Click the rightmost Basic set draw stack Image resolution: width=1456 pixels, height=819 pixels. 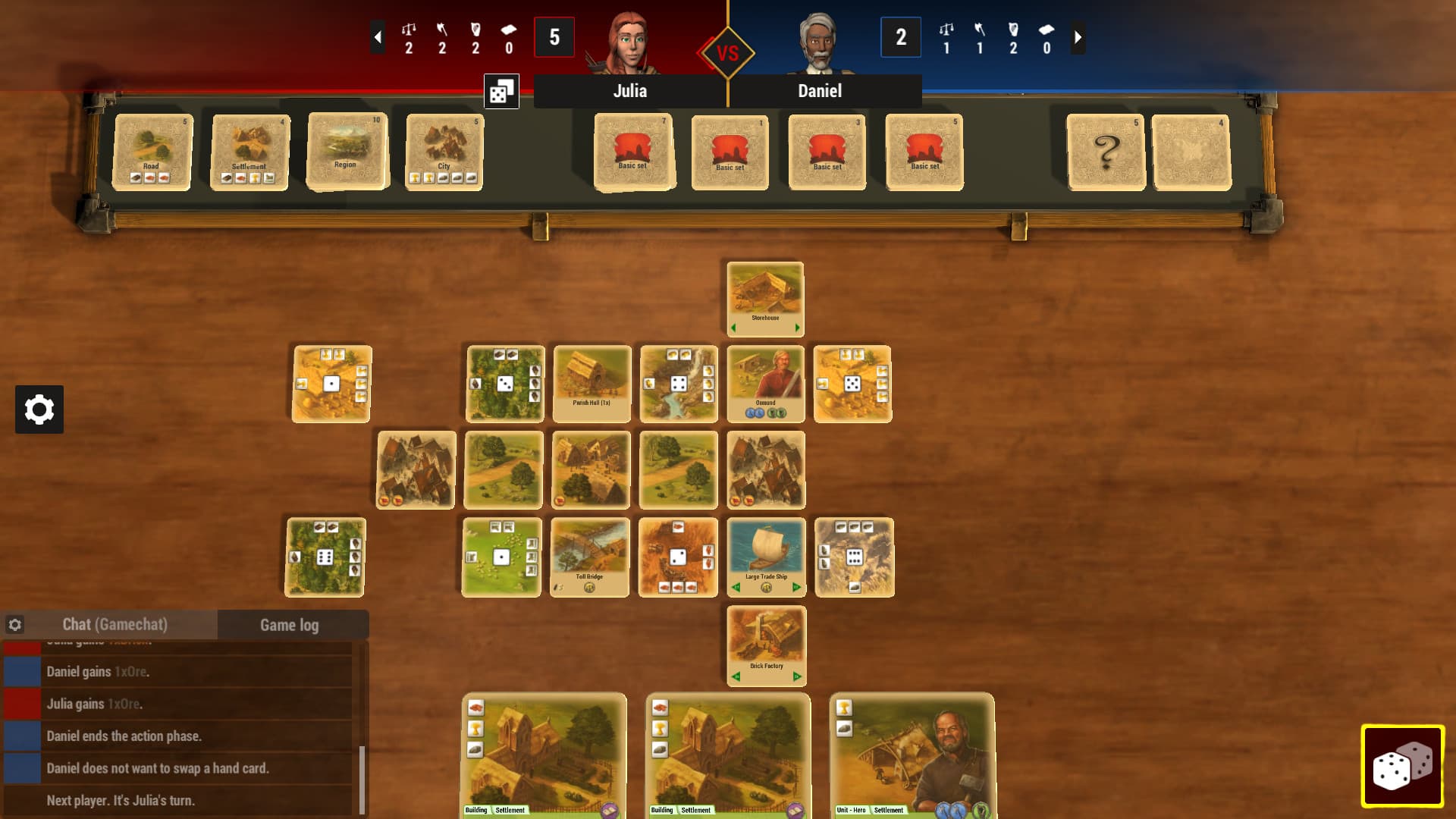924,151
